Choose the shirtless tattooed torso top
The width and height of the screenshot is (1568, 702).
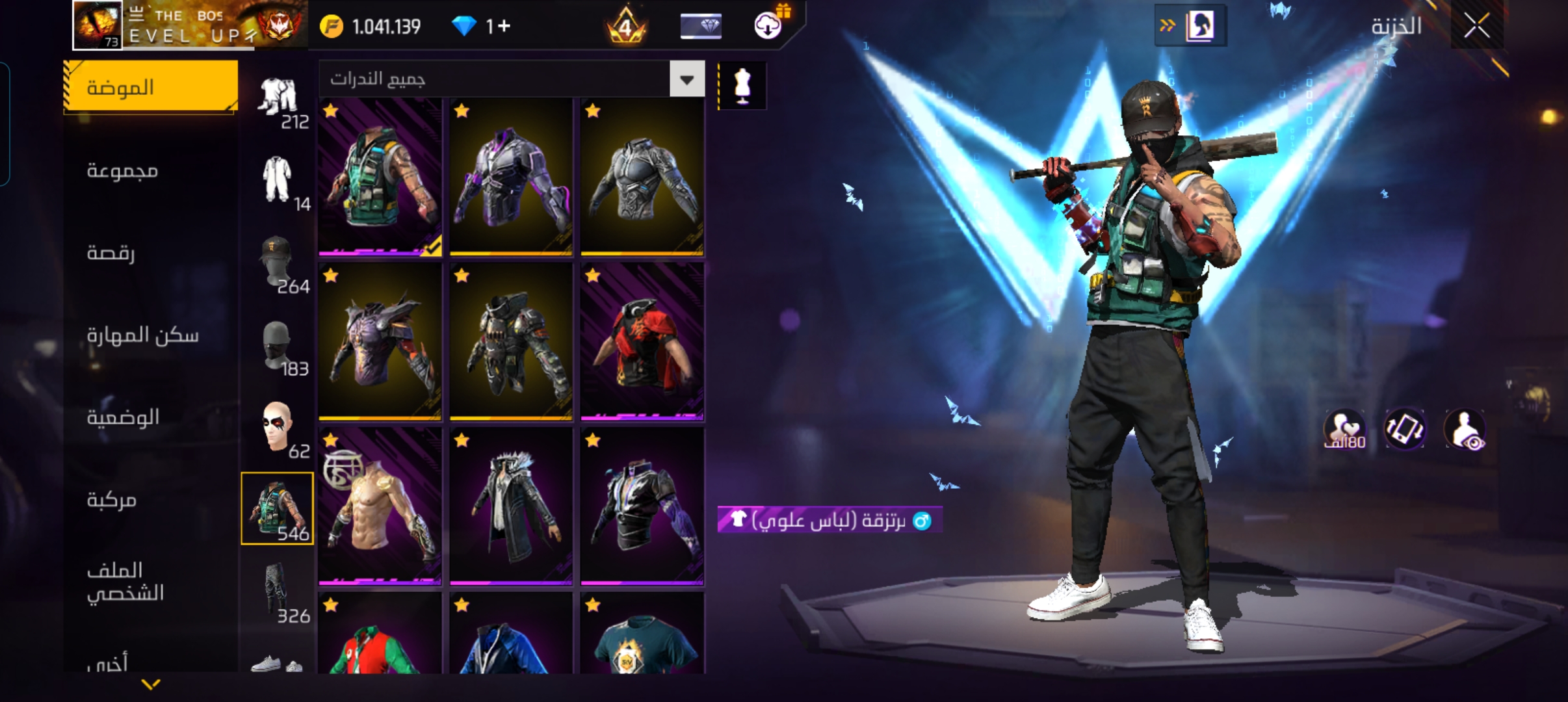click(x=380, y=506)
